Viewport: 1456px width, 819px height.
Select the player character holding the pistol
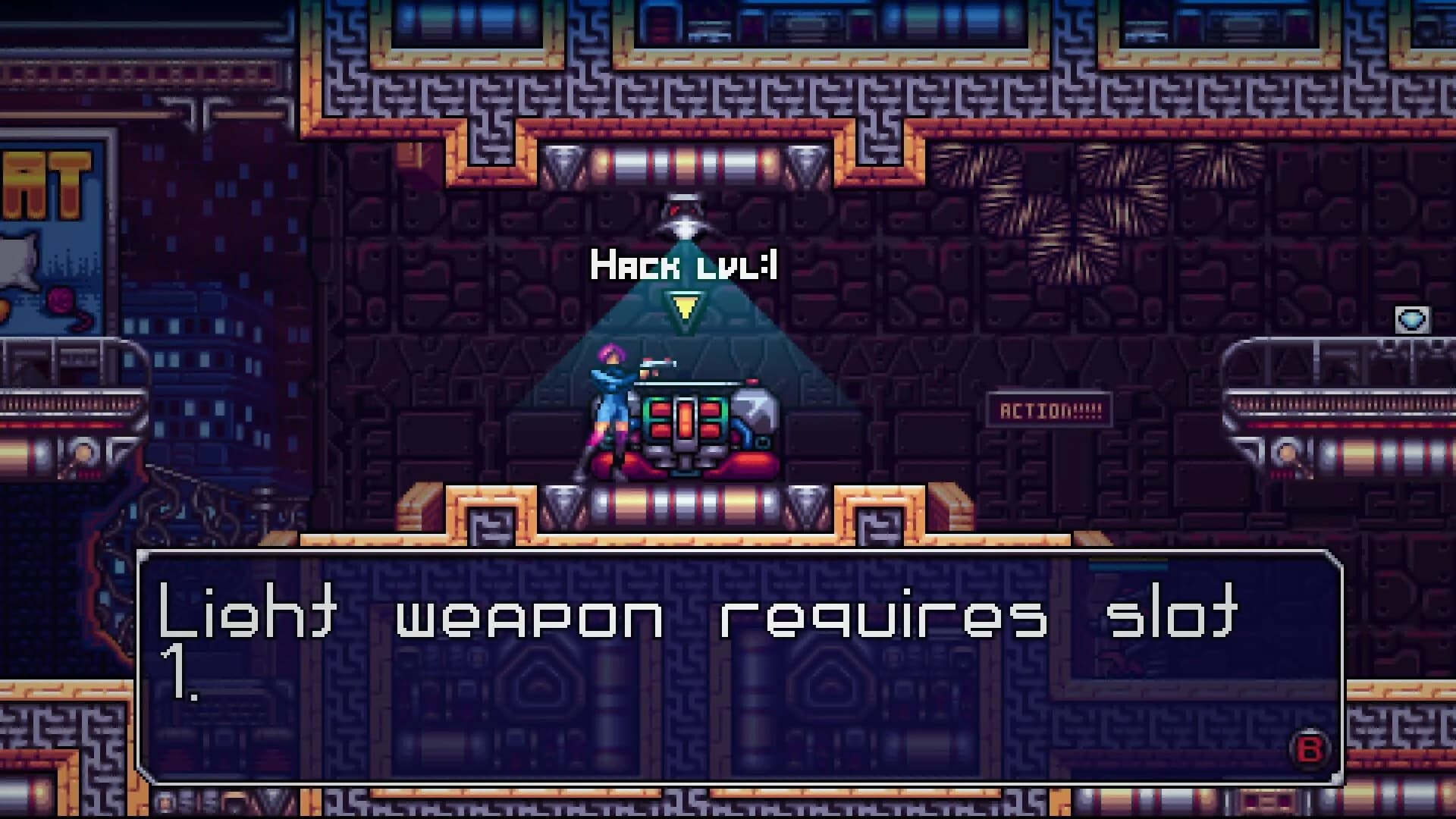click(x=610, y=413)
